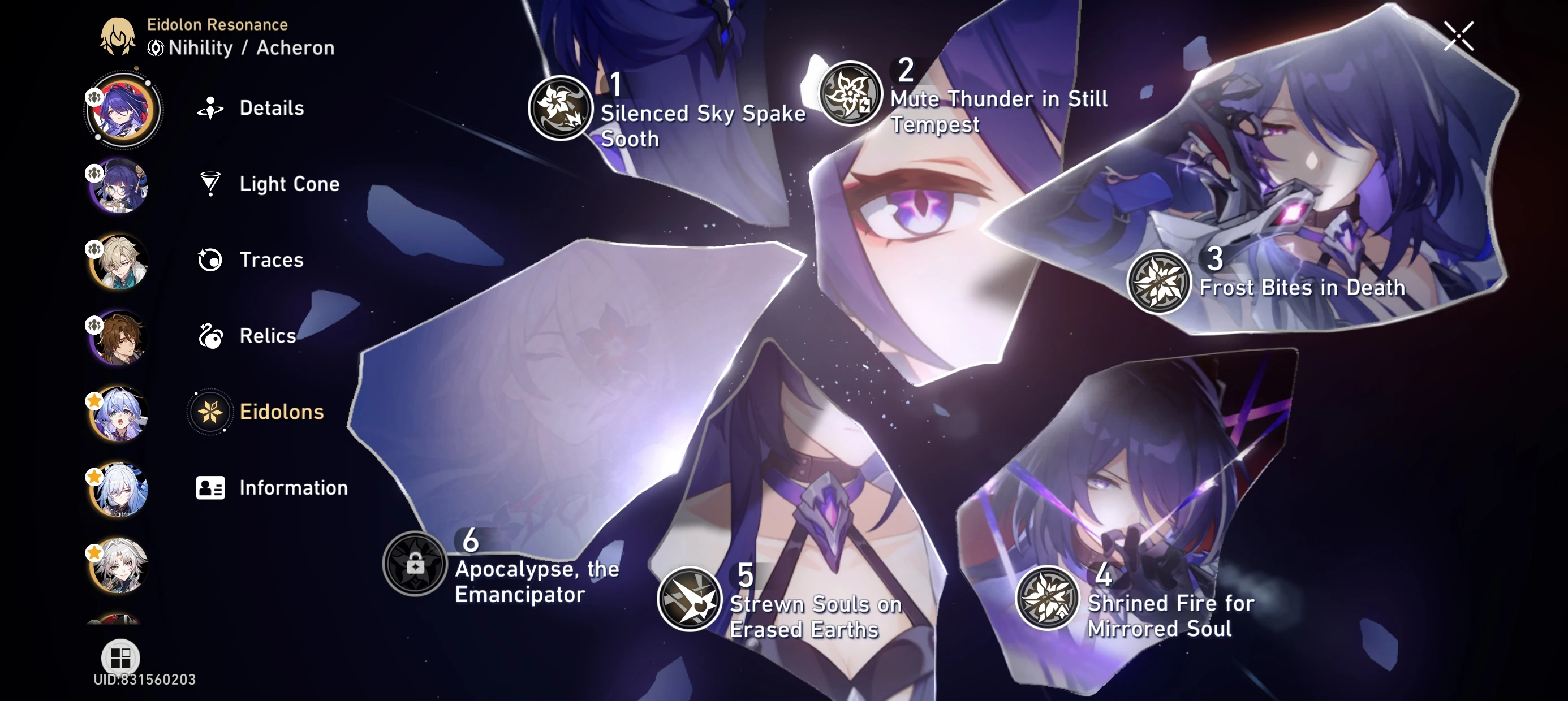The height and width of the screenshot is (701, 1568).
Task: Select the Light Cone icon
Action: point(209,184)
